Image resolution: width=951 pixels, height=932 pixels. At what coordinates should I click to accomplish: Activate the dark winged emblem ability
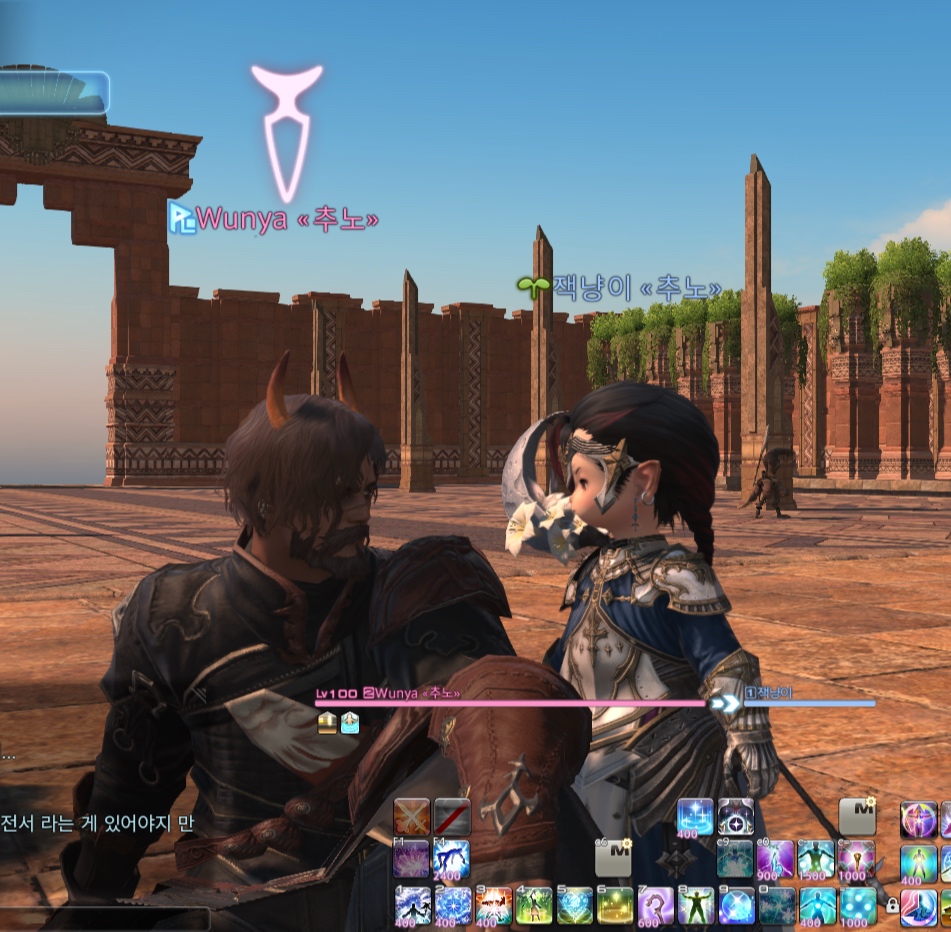point(736,817)
